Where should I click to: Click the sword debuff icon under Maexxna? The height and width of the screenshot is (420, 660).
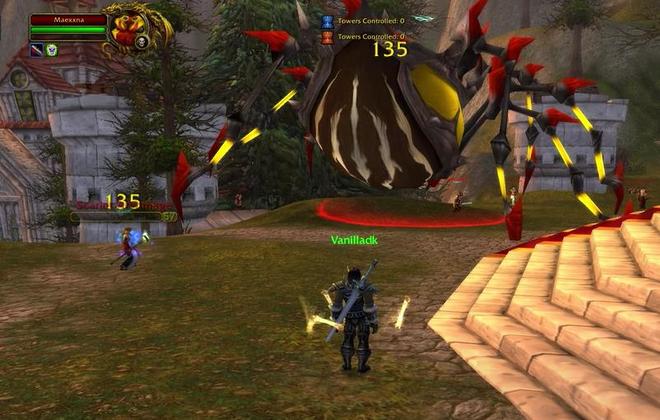click(36, 50)
